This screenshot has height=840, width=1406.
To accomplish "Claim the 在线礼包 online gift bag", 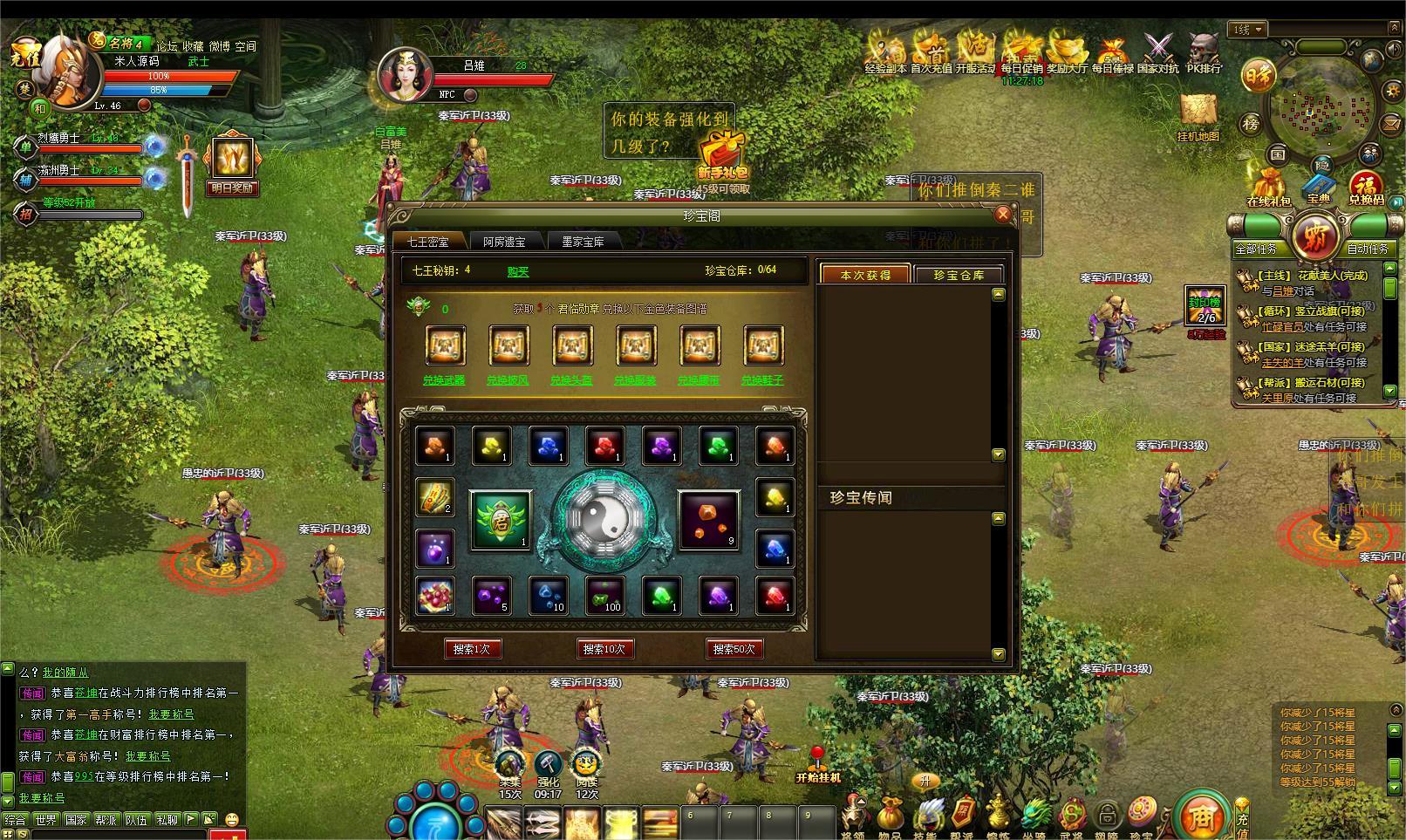I will point(1269,188).
